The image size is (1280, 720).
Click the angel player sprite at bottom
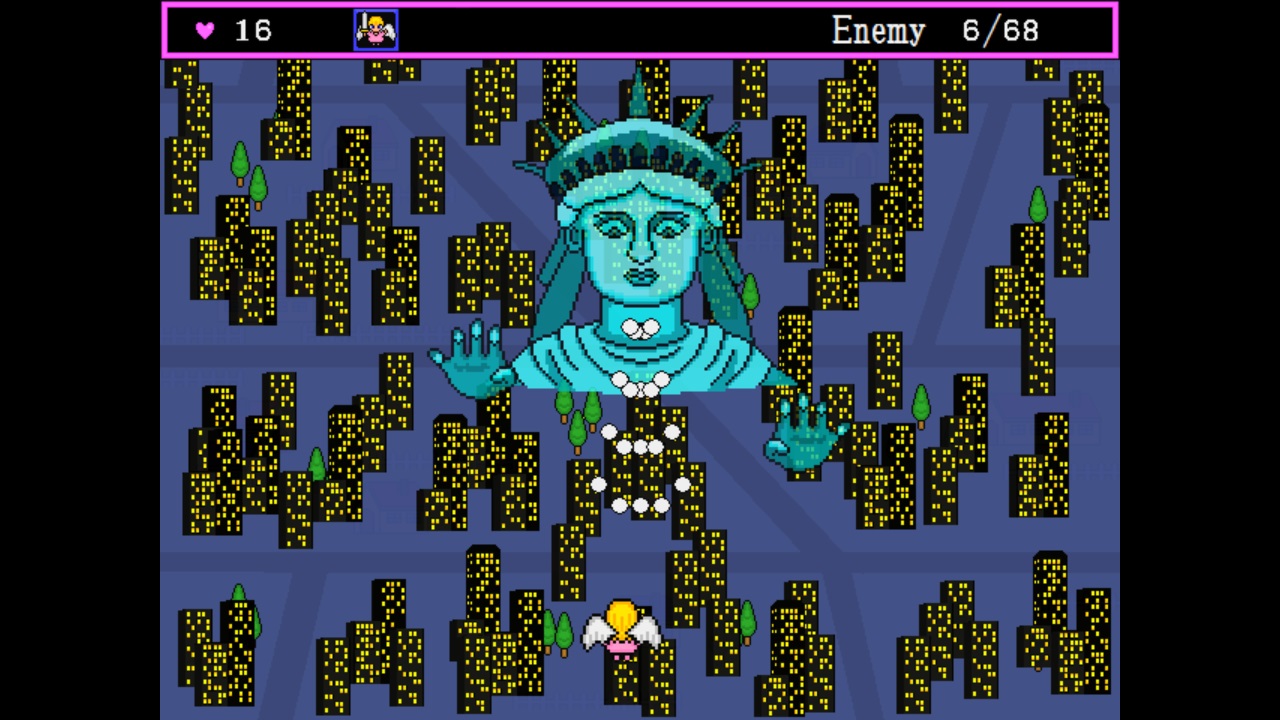(x=622, y=630)
